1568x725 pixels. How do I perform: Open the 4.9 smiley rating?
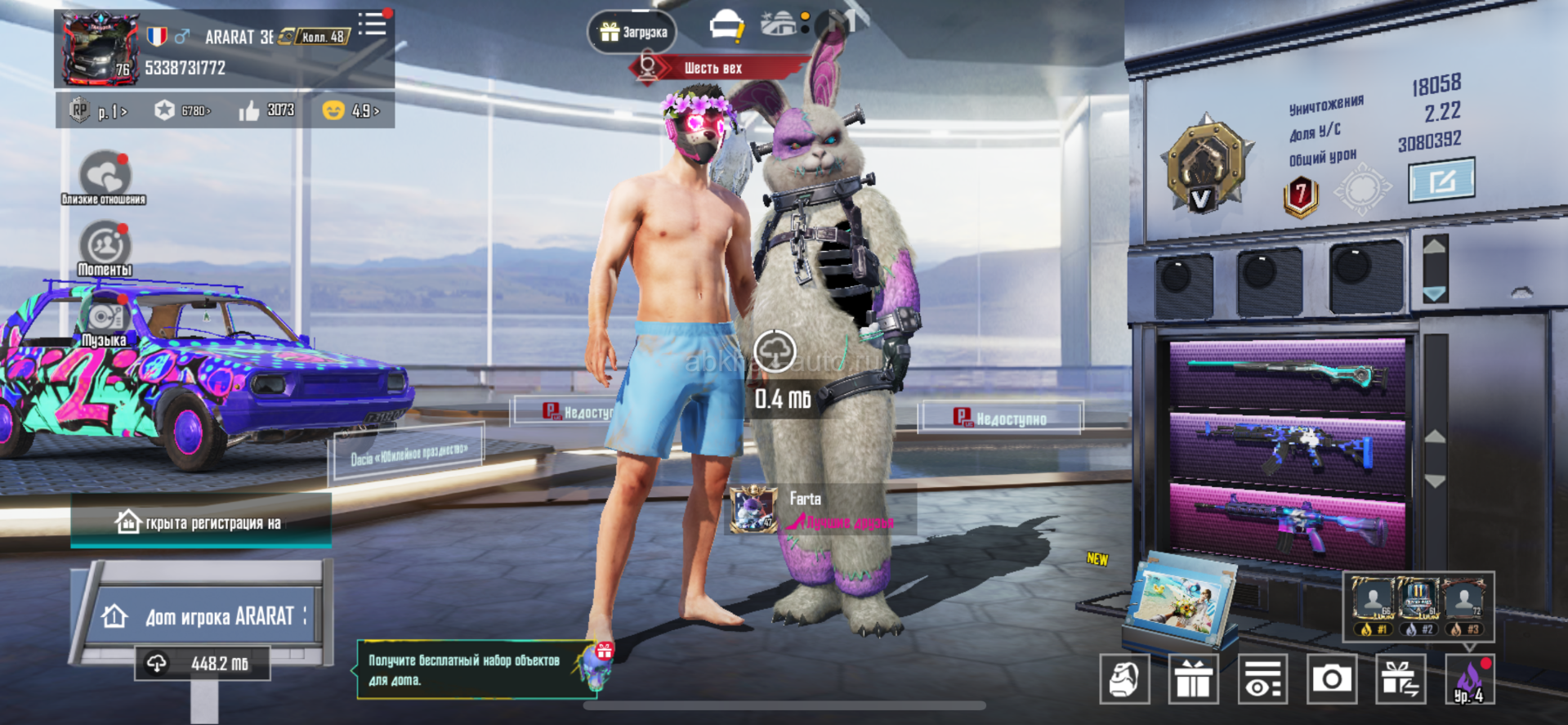click(351, 110)
